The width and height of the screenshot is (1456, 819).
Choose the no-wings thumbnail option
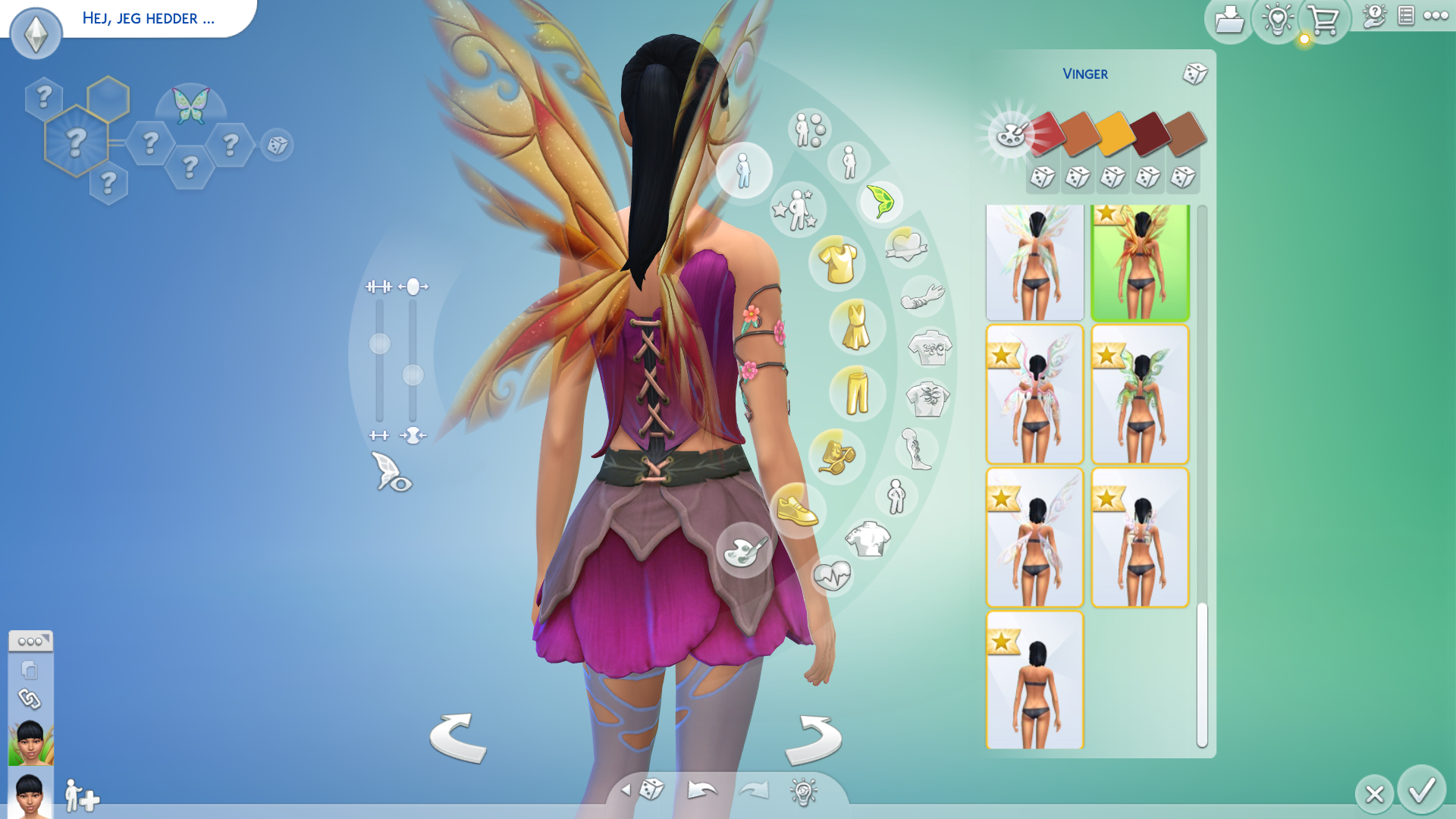1034,680
